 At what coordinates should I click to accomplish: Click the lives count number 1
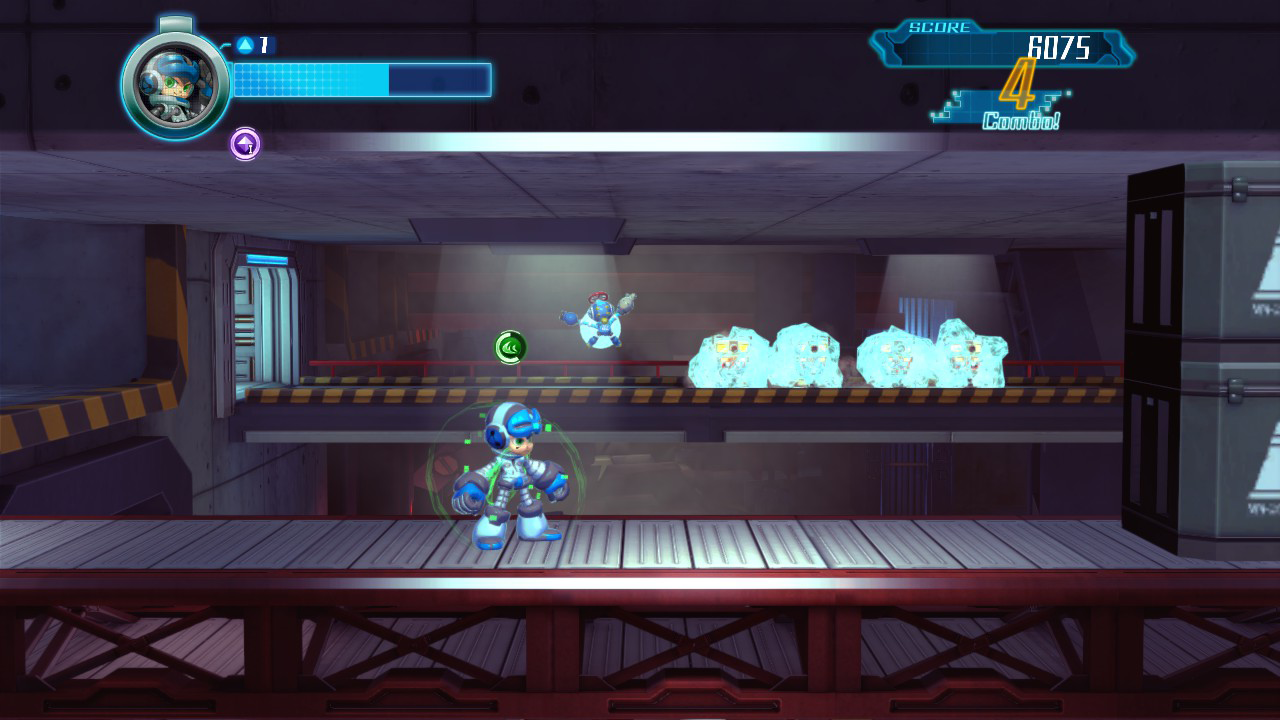(263, 42)
